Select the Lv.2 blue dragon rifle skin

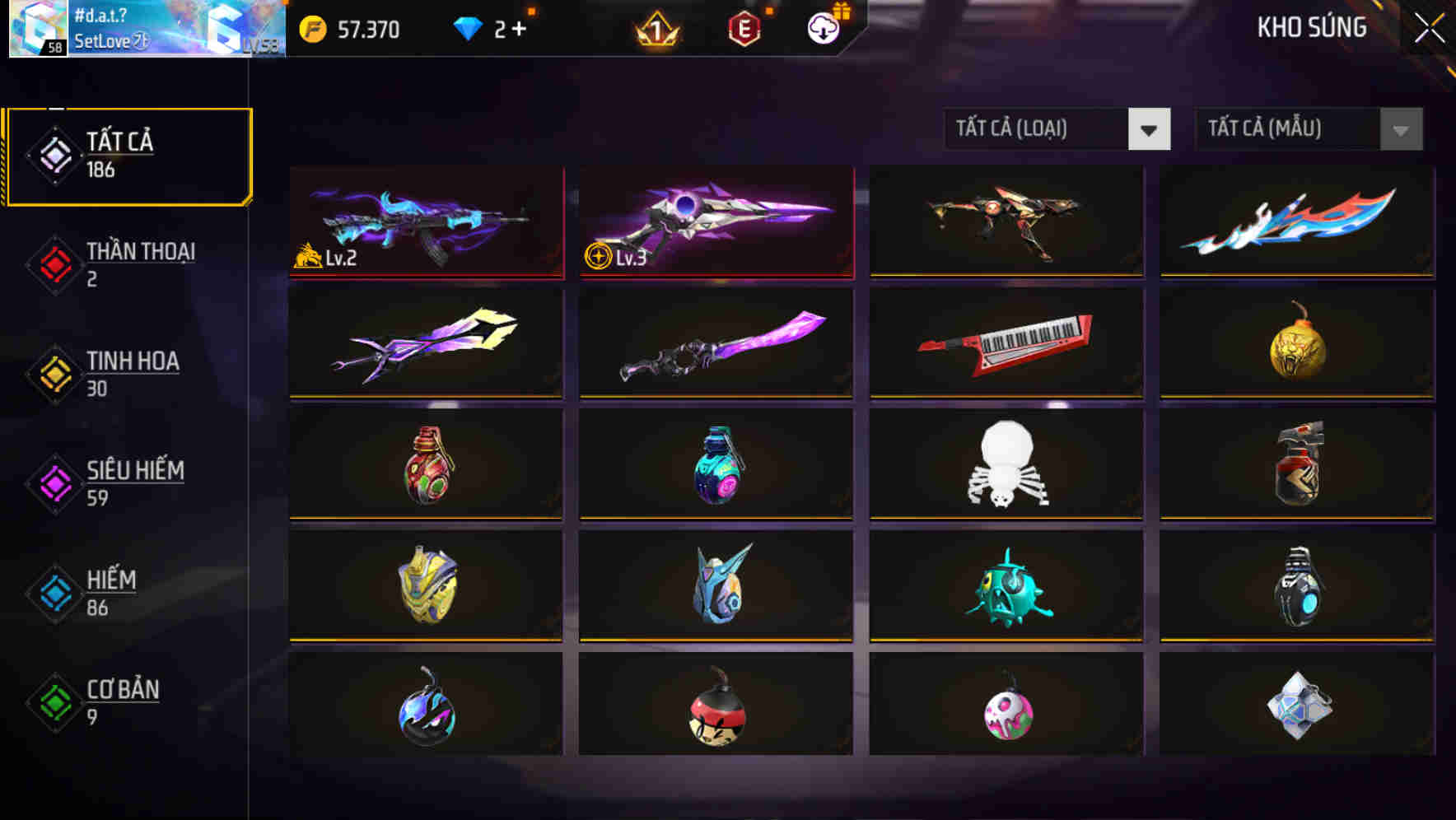(x=425, y=222)
